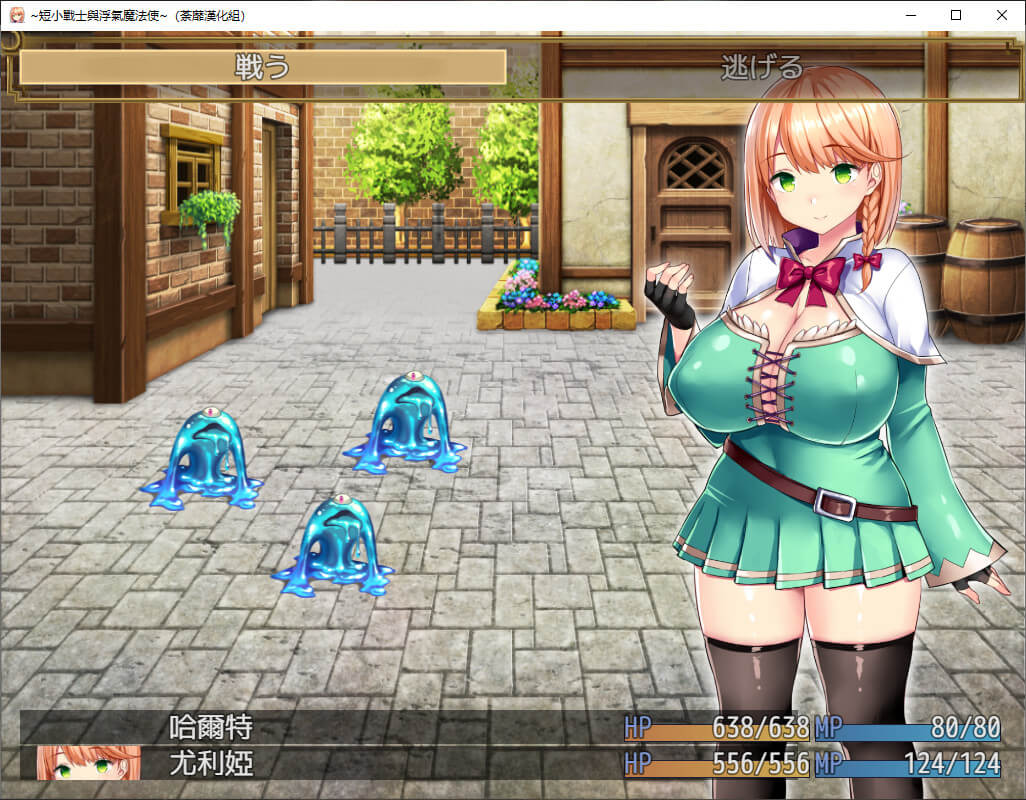This screenshot has height=800, width=1026.
Task: Maximize the game window
Action: coord(956,15)
